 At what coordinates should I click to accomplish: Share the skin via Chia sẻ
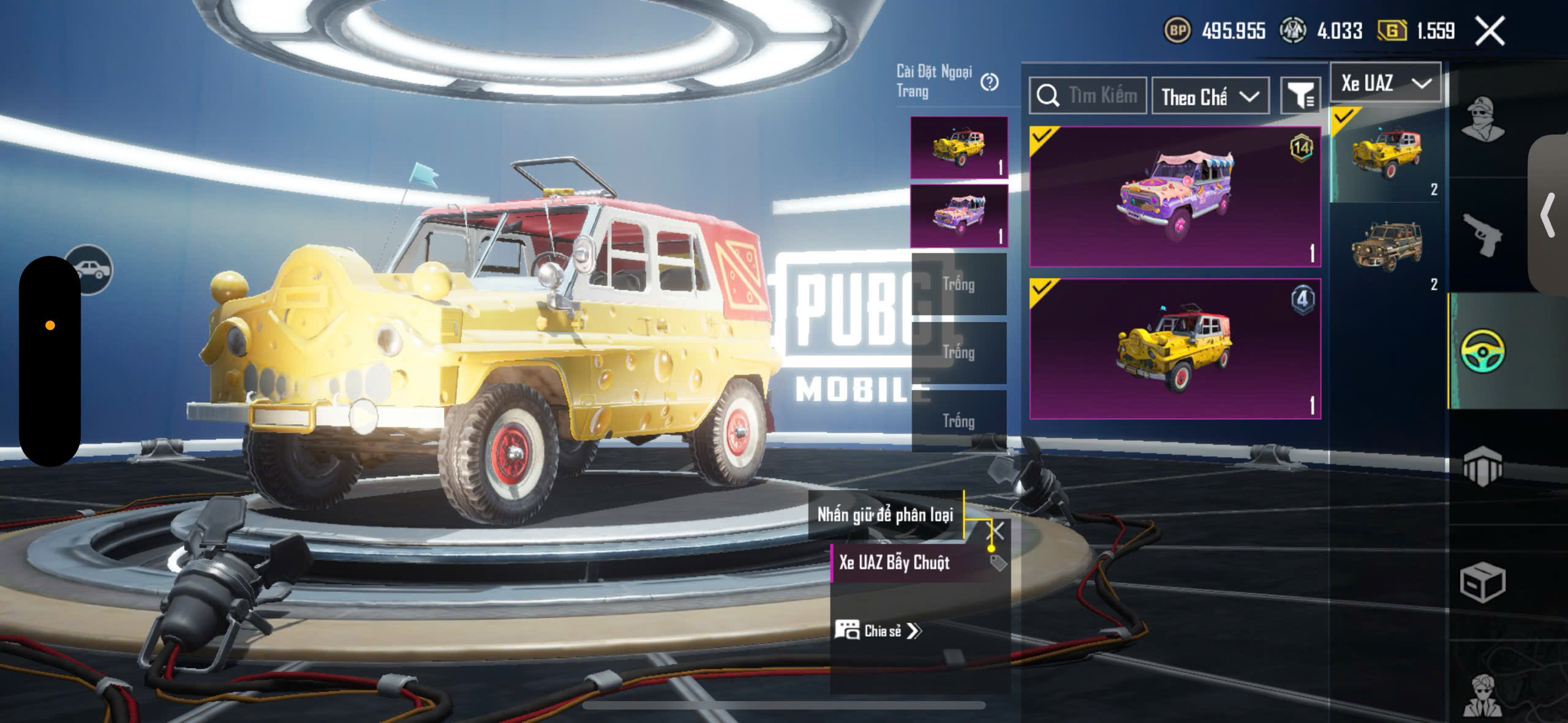click(878, 631)
